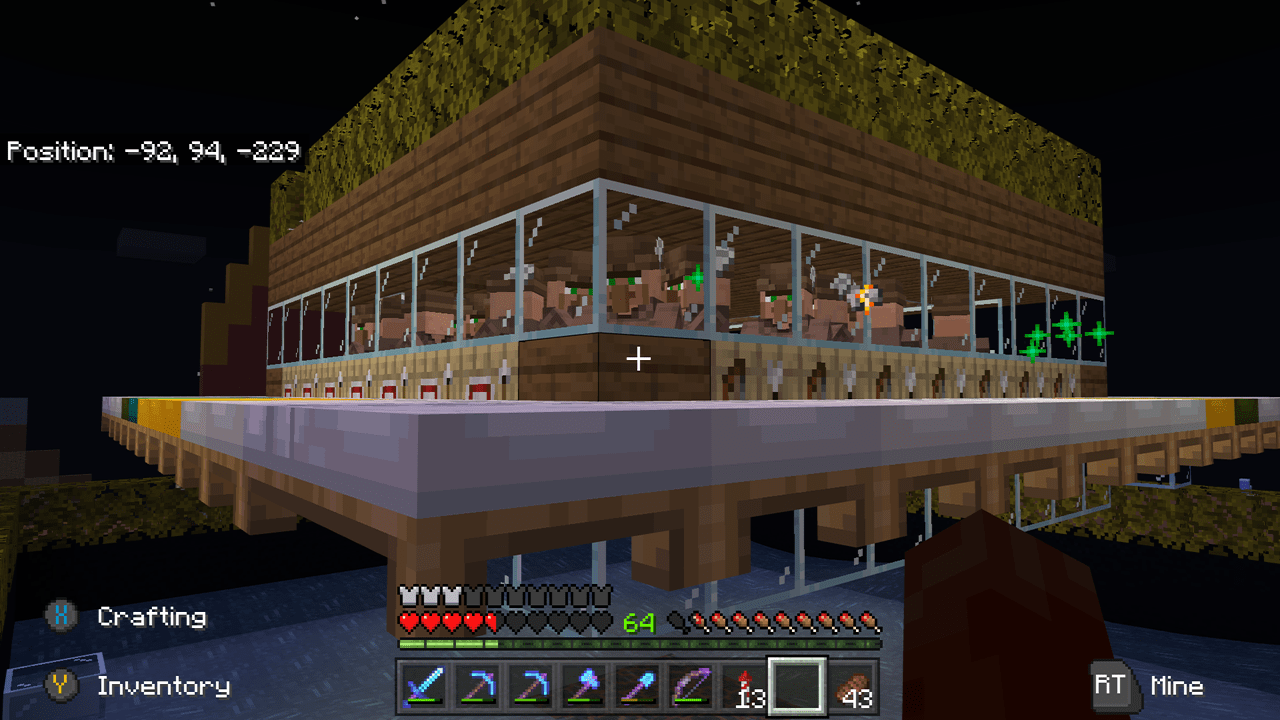Click the X button icon beside Crafting
This screenshot has width=1280, height=720.
(x=60, y=618)
